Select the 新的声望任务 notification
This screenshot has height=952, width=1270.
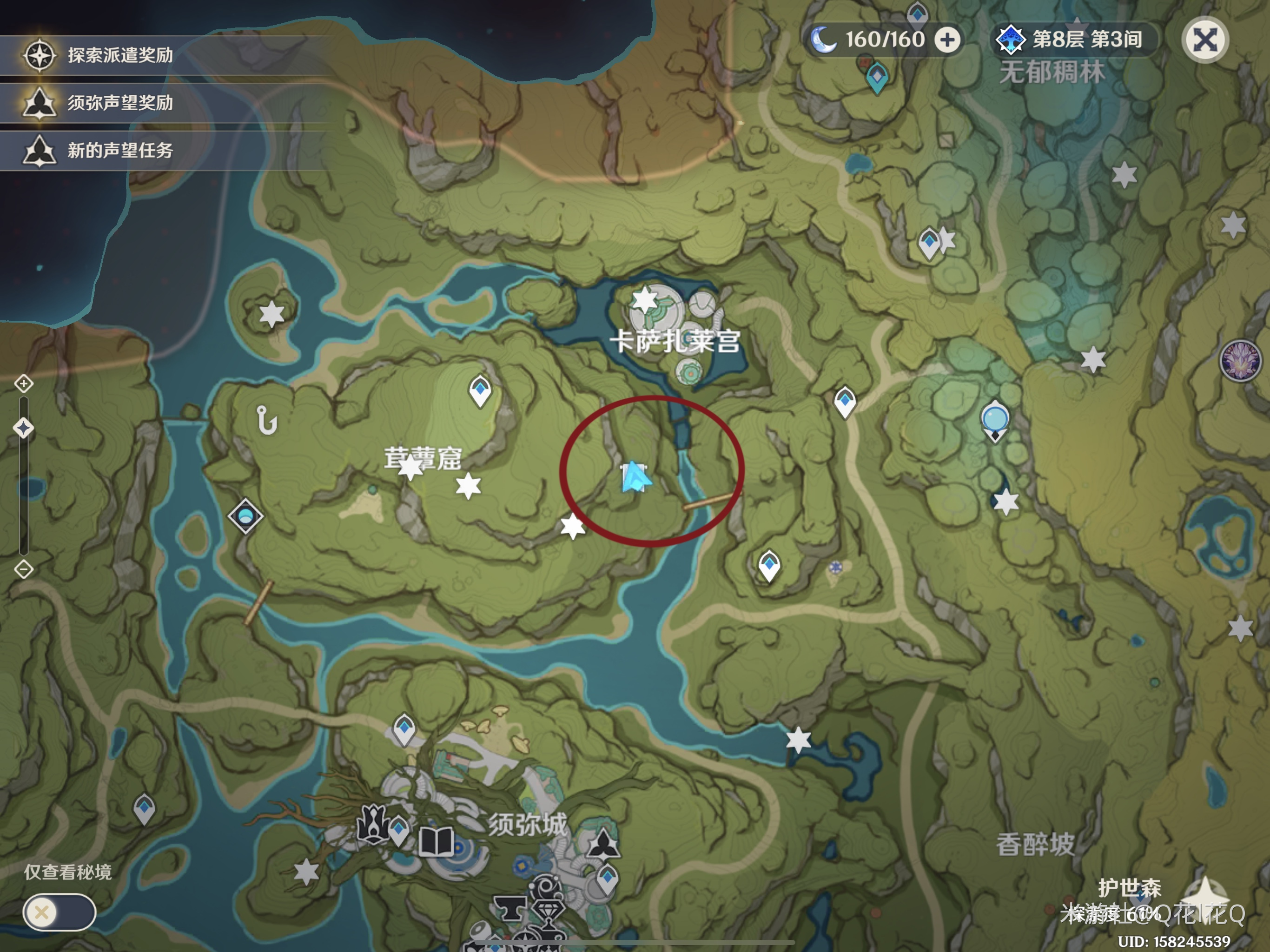pos(119,151)
